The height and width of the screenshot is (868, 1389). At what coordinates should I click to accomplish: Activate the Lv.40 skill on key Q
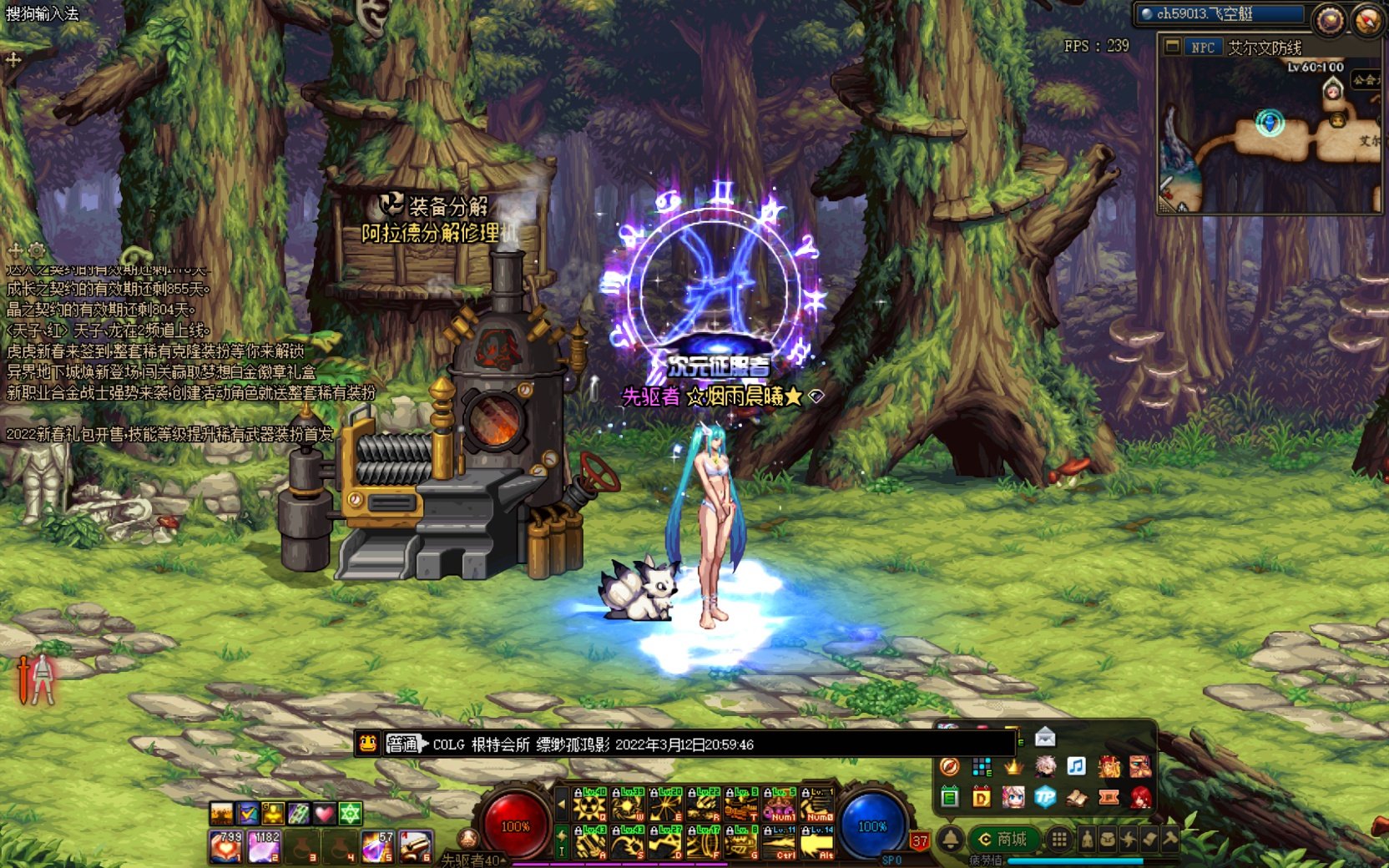pos(589,805)
